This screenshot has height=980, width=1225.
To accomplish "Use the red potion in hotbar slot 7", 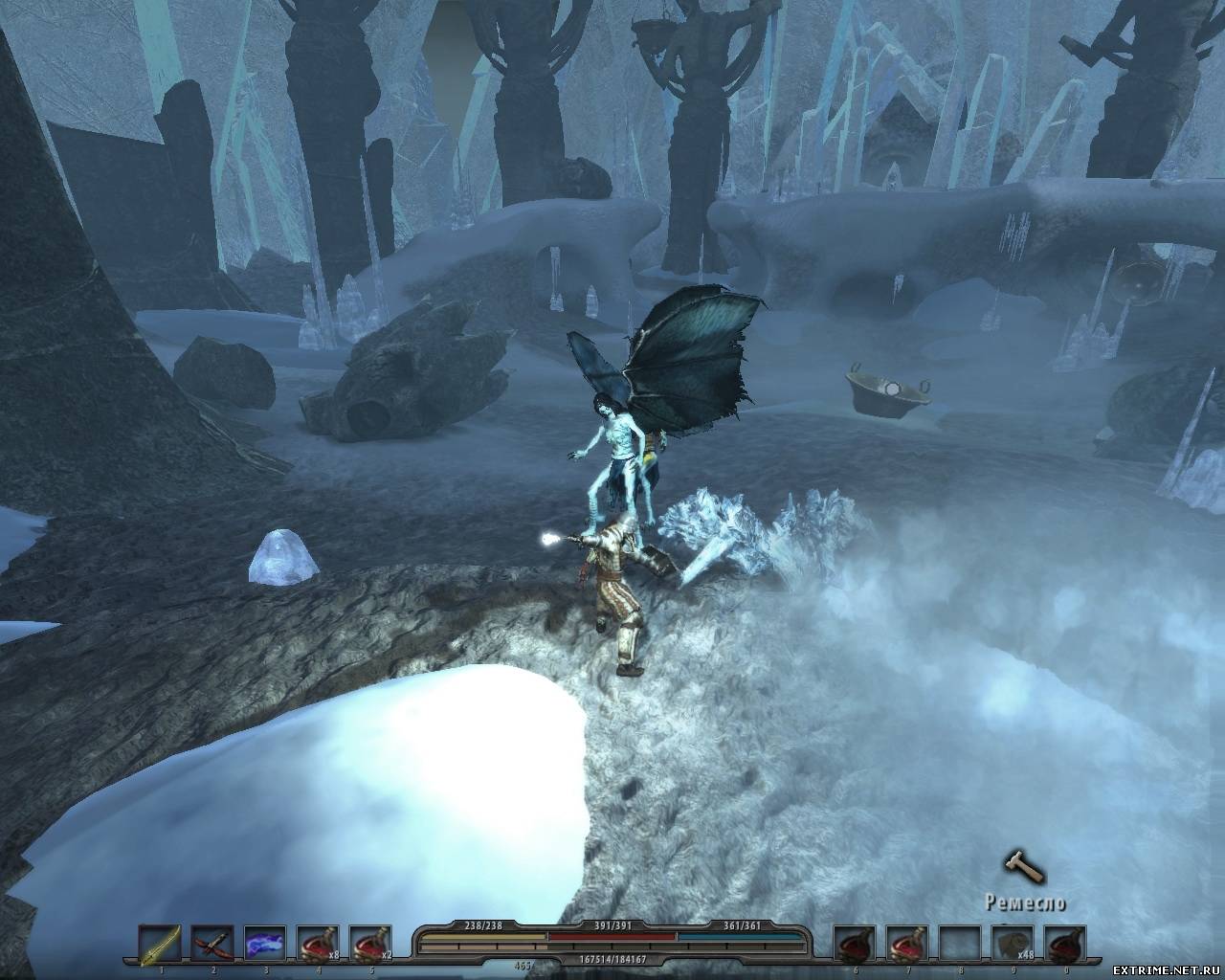I will 906,946.
